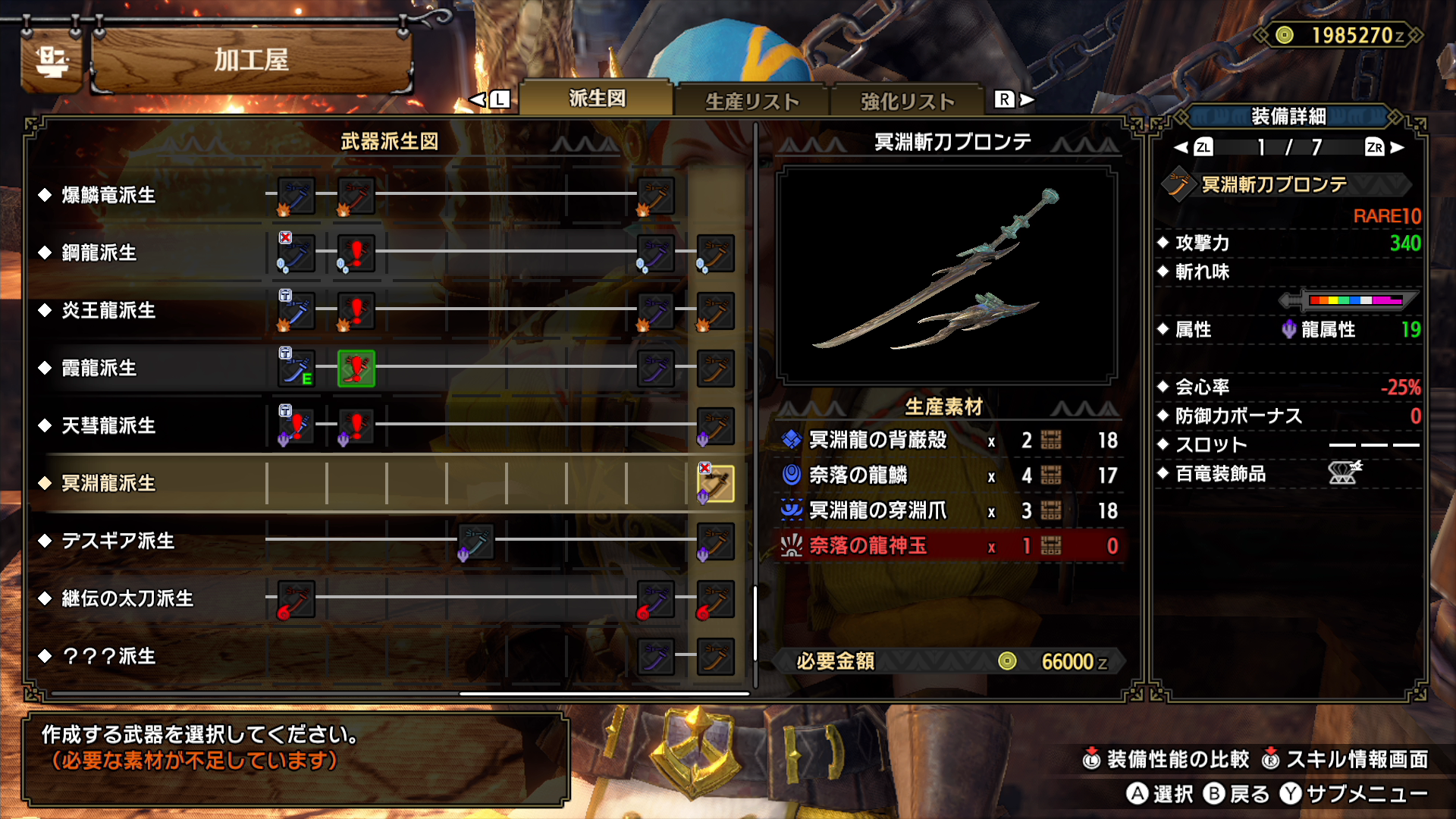The image size is (1456, 819).
Task: Choose the 鋼龍派生 tree label
Action: (99, 253)
